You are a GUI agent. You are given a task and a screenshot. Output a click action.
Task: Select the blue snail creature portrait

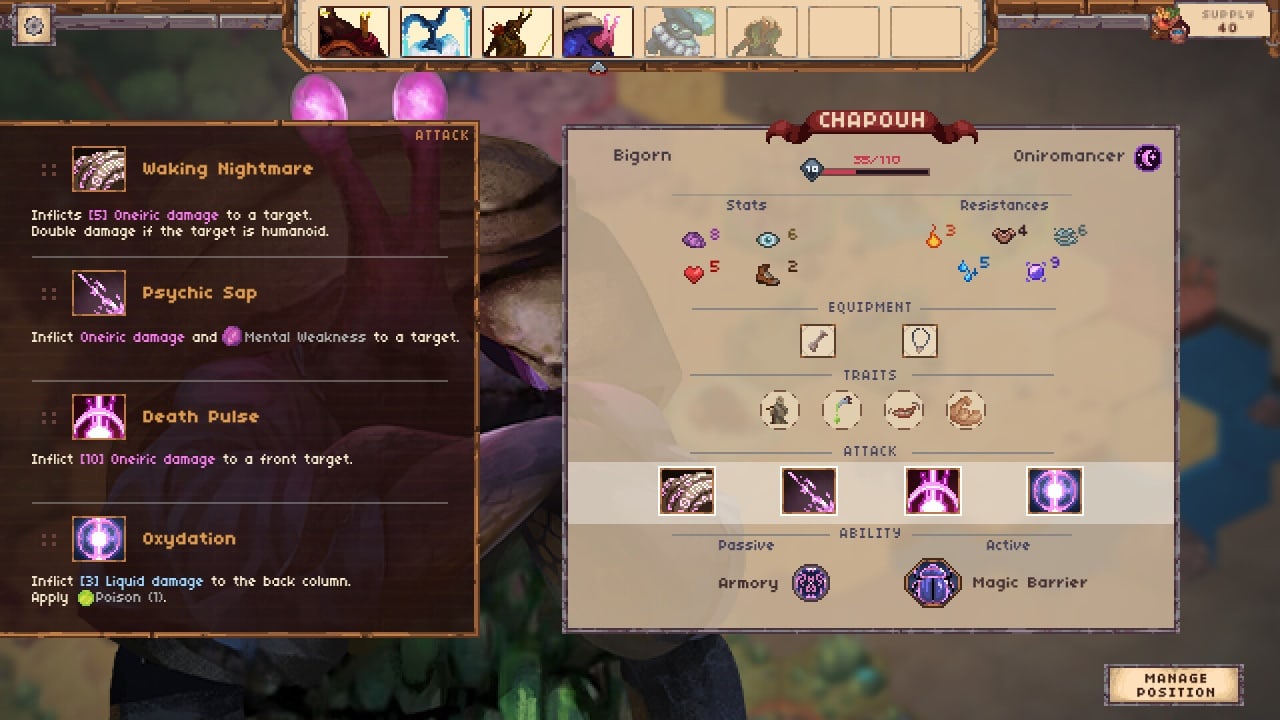[x=598, y=33]
